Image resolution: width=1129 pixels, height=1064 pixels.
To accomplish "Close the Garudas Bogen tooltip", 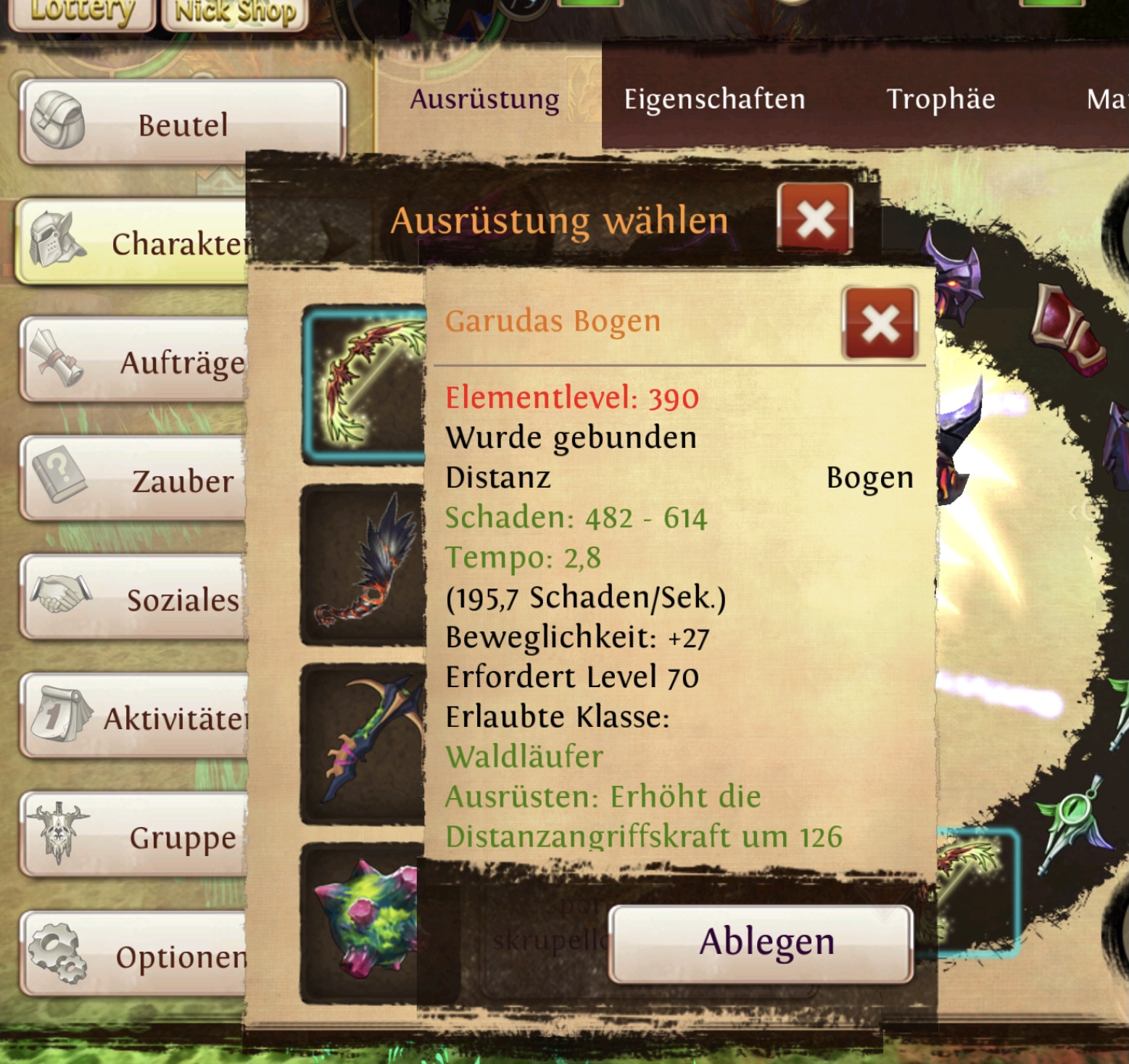I will 880,323.
